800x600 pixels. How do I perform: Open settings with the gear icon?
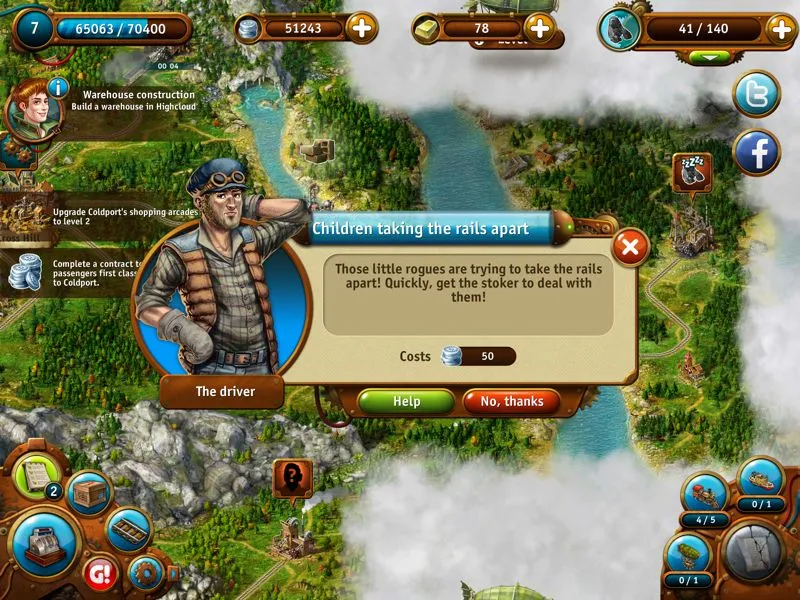click(x=147, y=574)
